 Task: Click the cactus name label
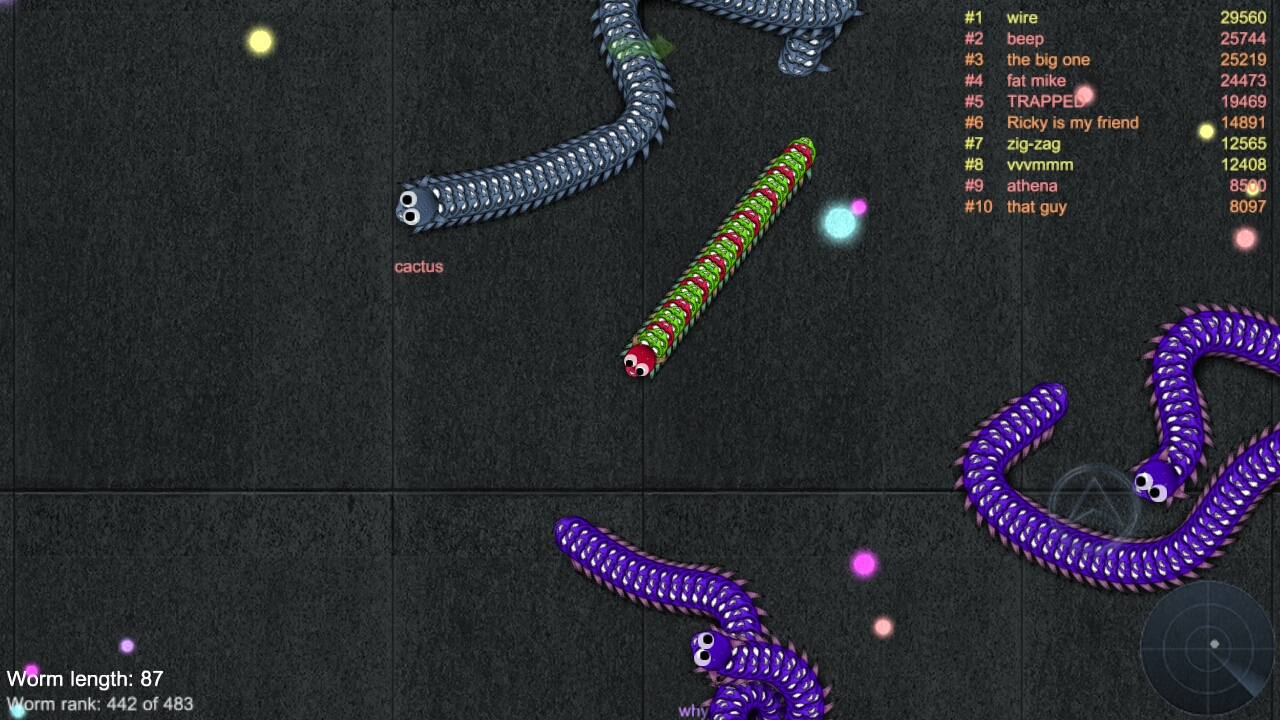[419, 267]
